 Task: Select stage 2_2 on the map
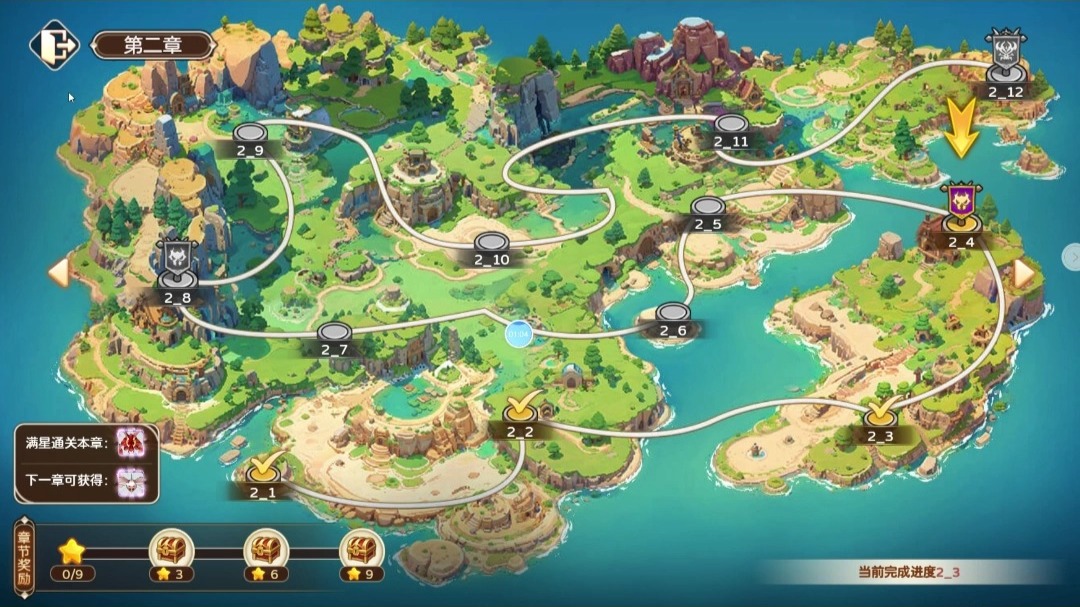click(520, 410)
